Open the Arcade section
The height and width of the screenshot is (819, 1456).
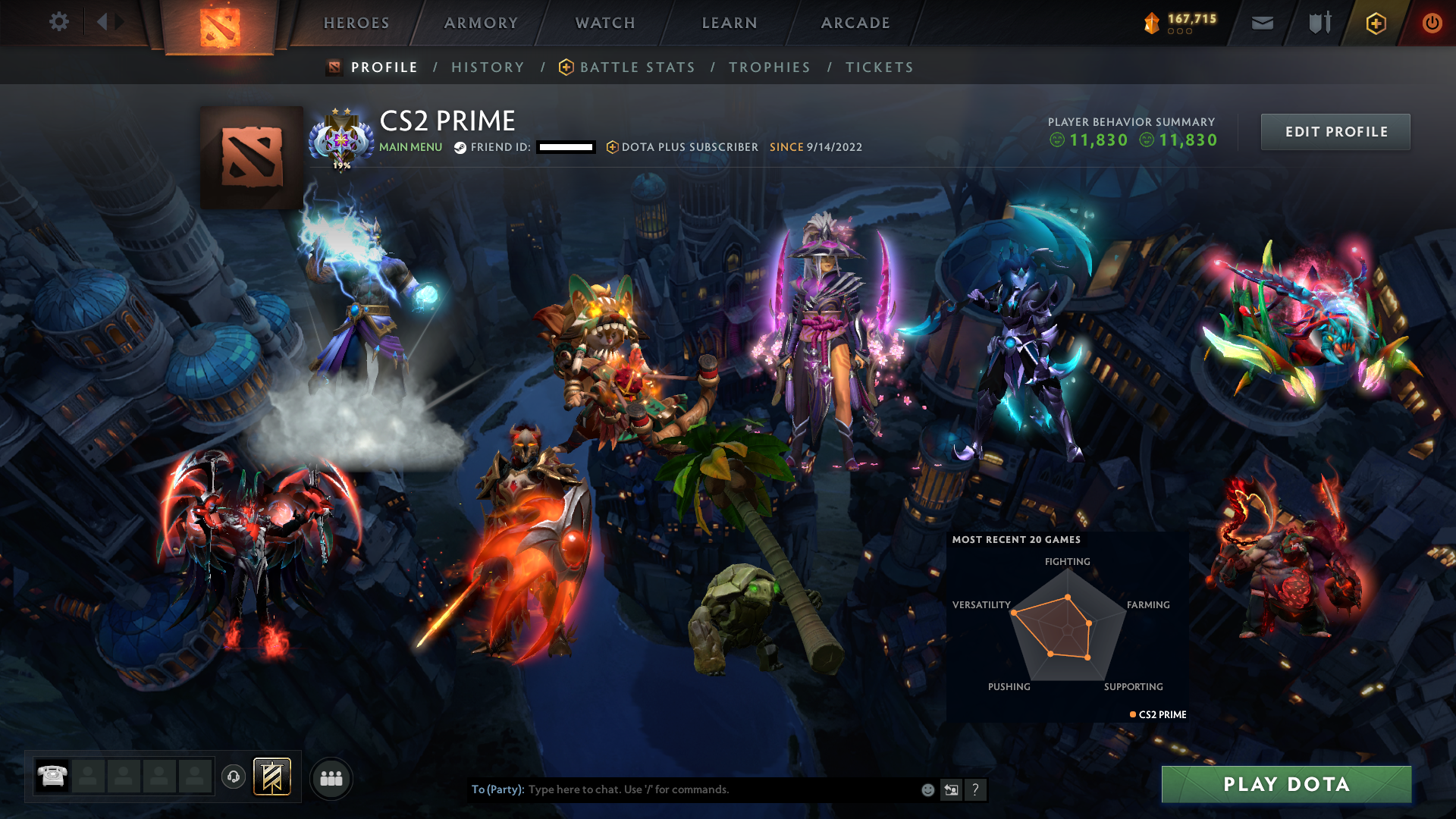click(855, 23)
